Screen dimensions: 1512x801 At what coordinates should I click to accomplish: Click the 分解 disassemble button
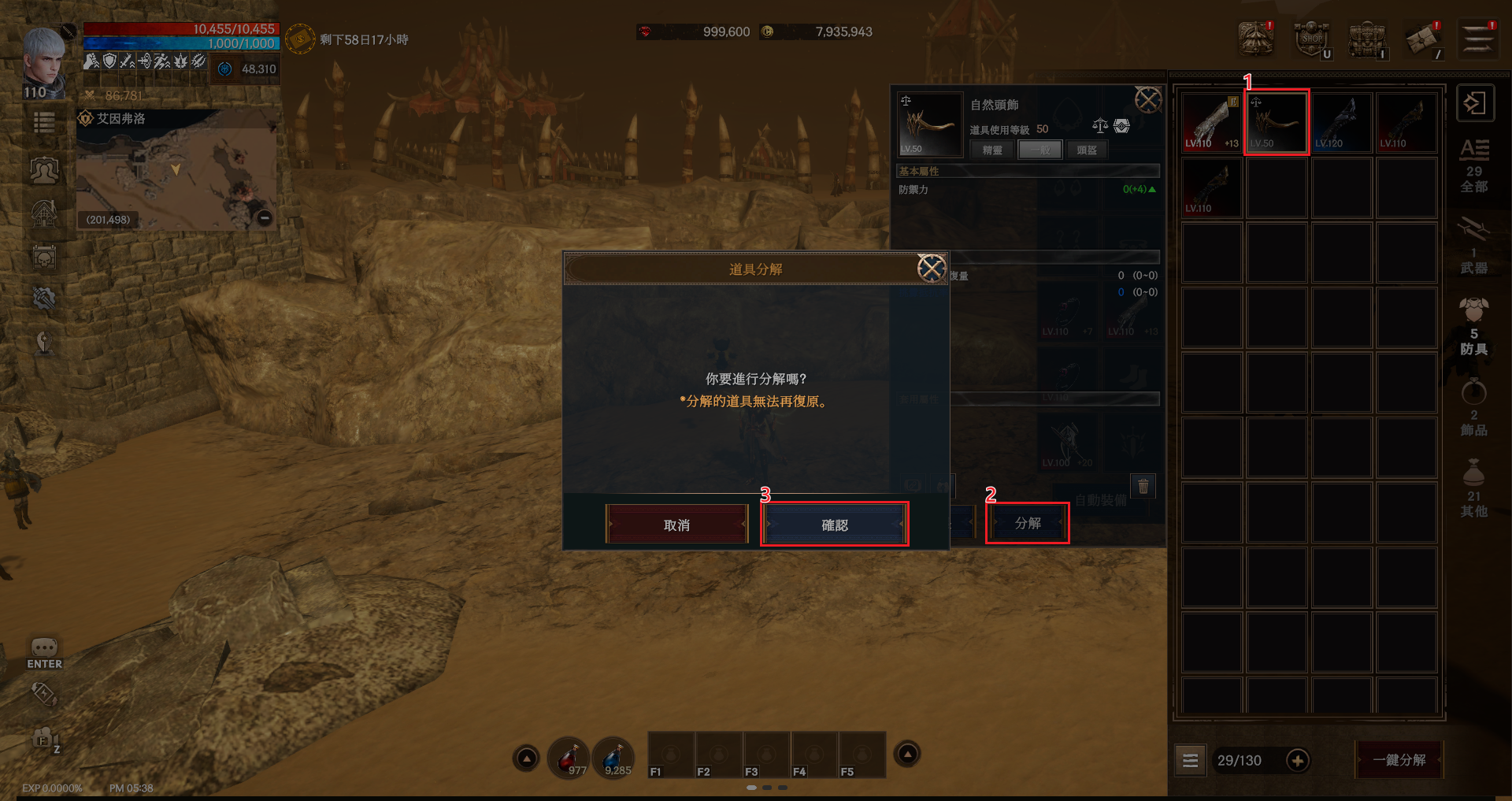pos(1028,523)
